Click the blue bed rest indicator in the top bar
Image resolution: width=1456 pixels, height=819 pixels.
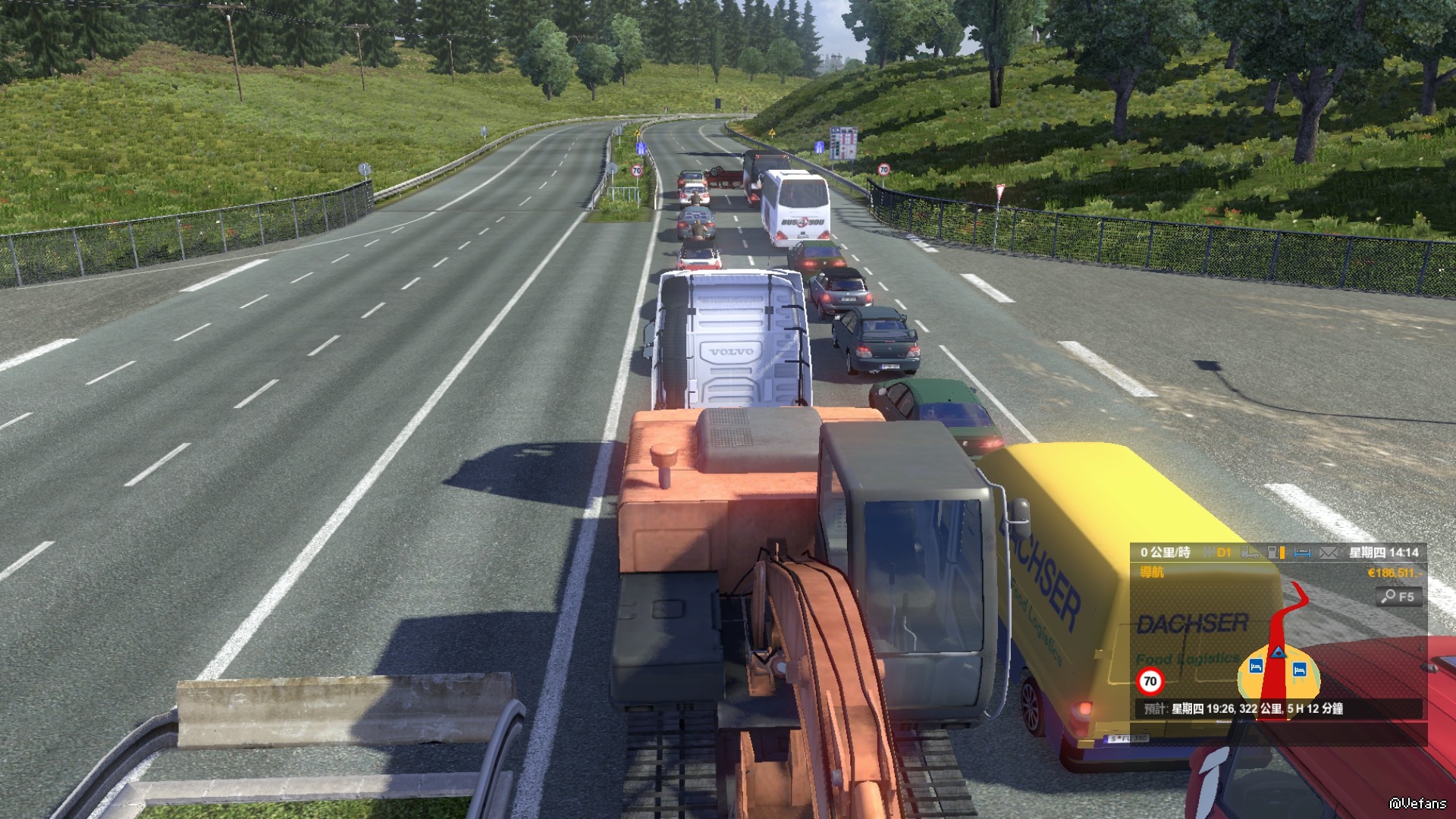[1302, 553]
